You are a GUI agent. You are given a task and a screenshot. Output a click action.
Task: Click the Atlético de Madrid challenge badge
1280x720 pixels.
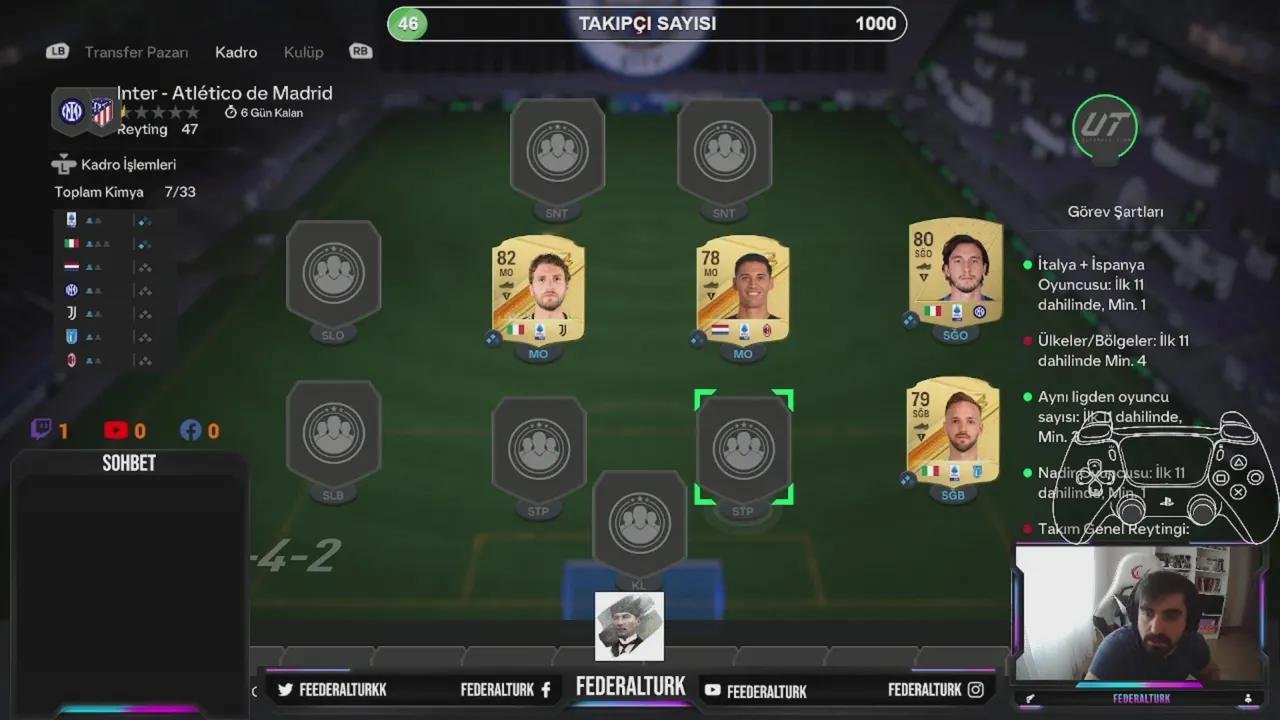coord(103,112)
